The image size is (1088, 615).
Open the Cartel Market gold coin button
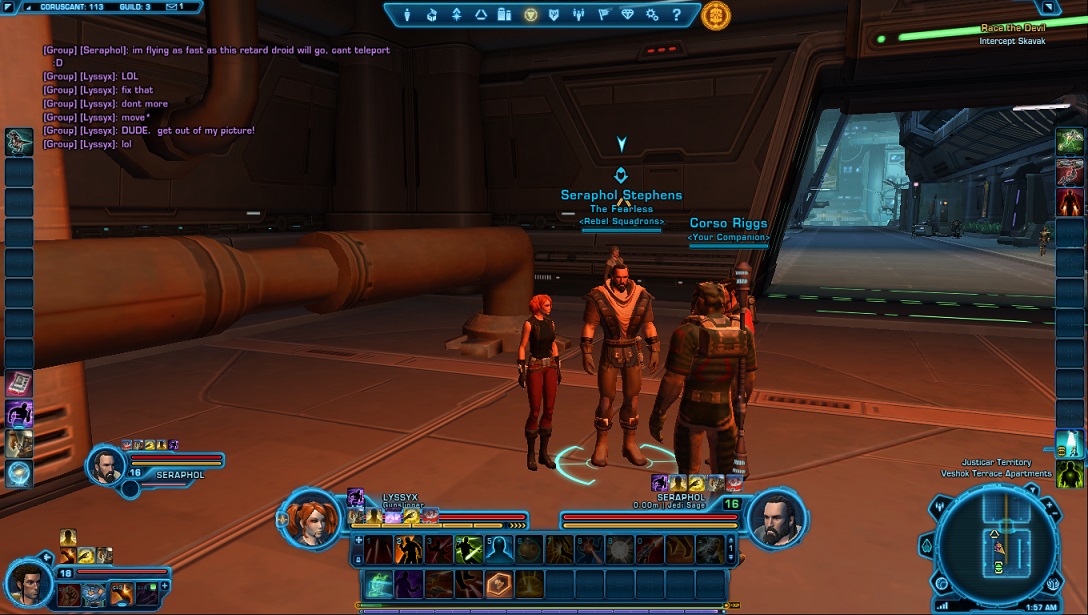click(716, 15)
